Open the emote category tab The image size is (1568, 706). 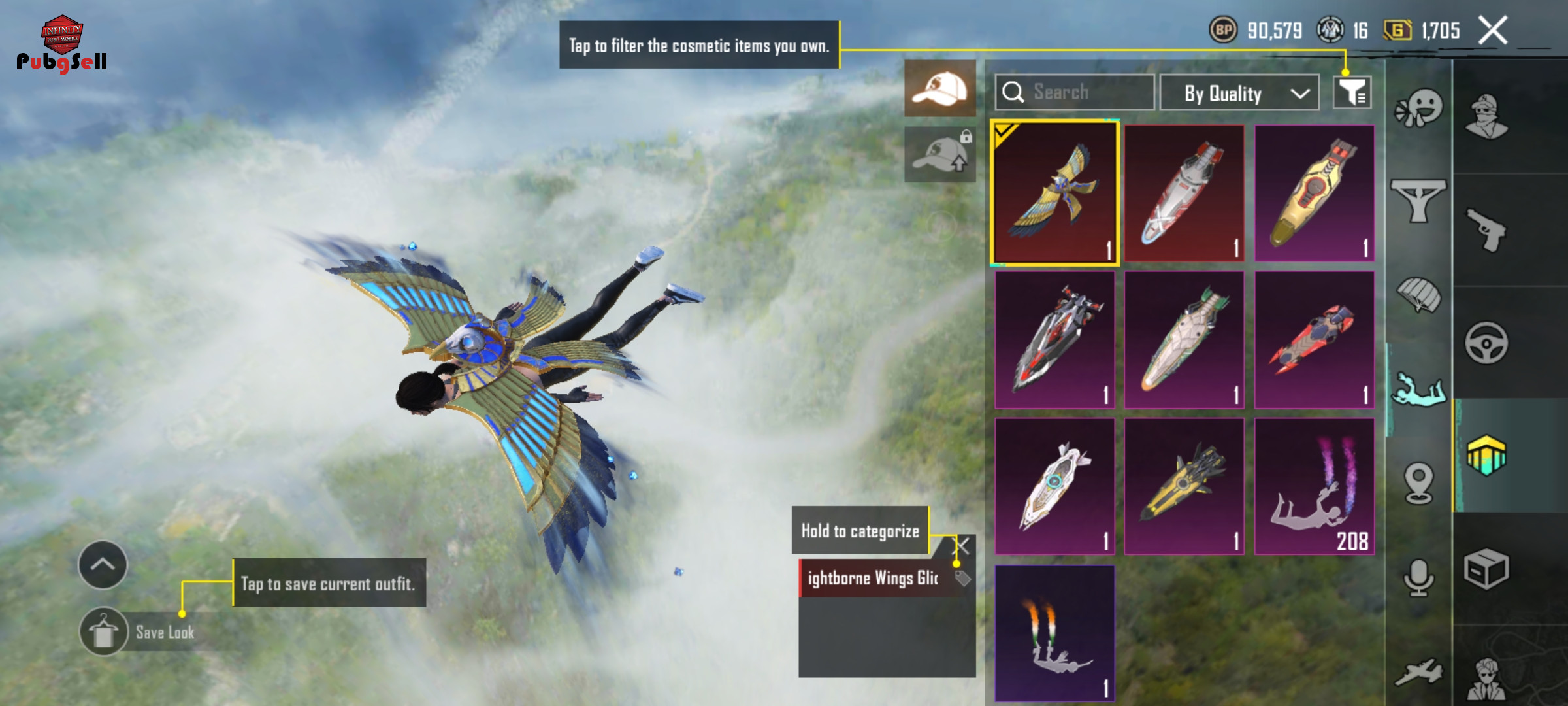pos(1418,109)
